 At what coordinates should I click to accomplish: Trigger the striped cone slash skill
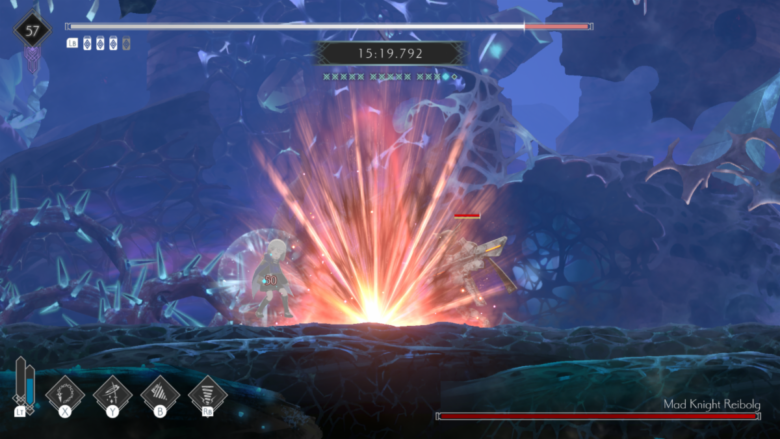pos(160,391)
